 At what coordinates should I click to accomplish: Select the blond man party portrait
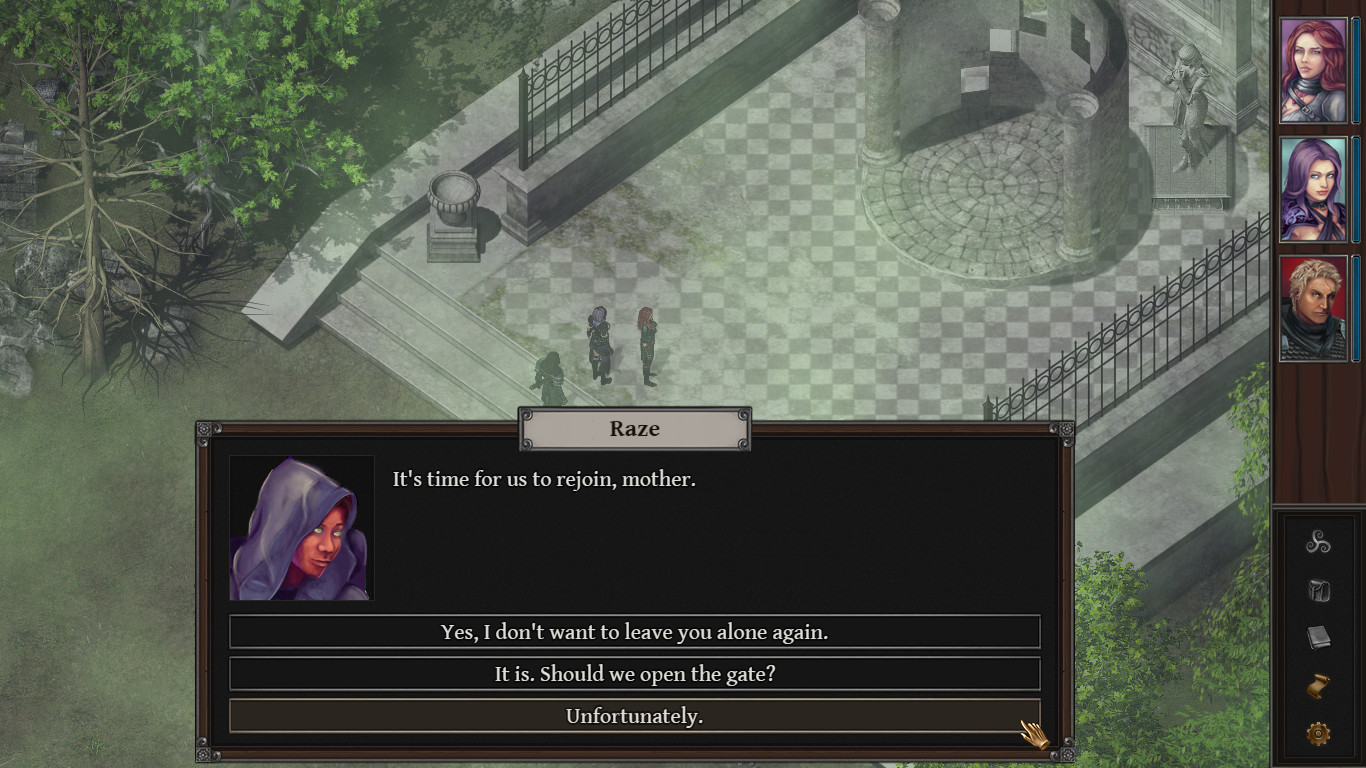point(1314,309)
